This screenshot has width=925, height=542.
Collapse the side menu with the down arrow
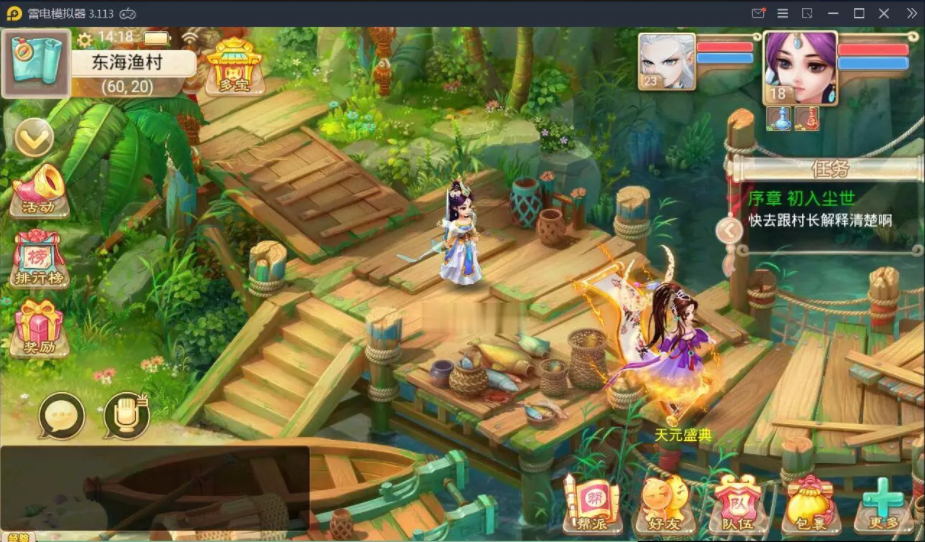tap(33, 138)
